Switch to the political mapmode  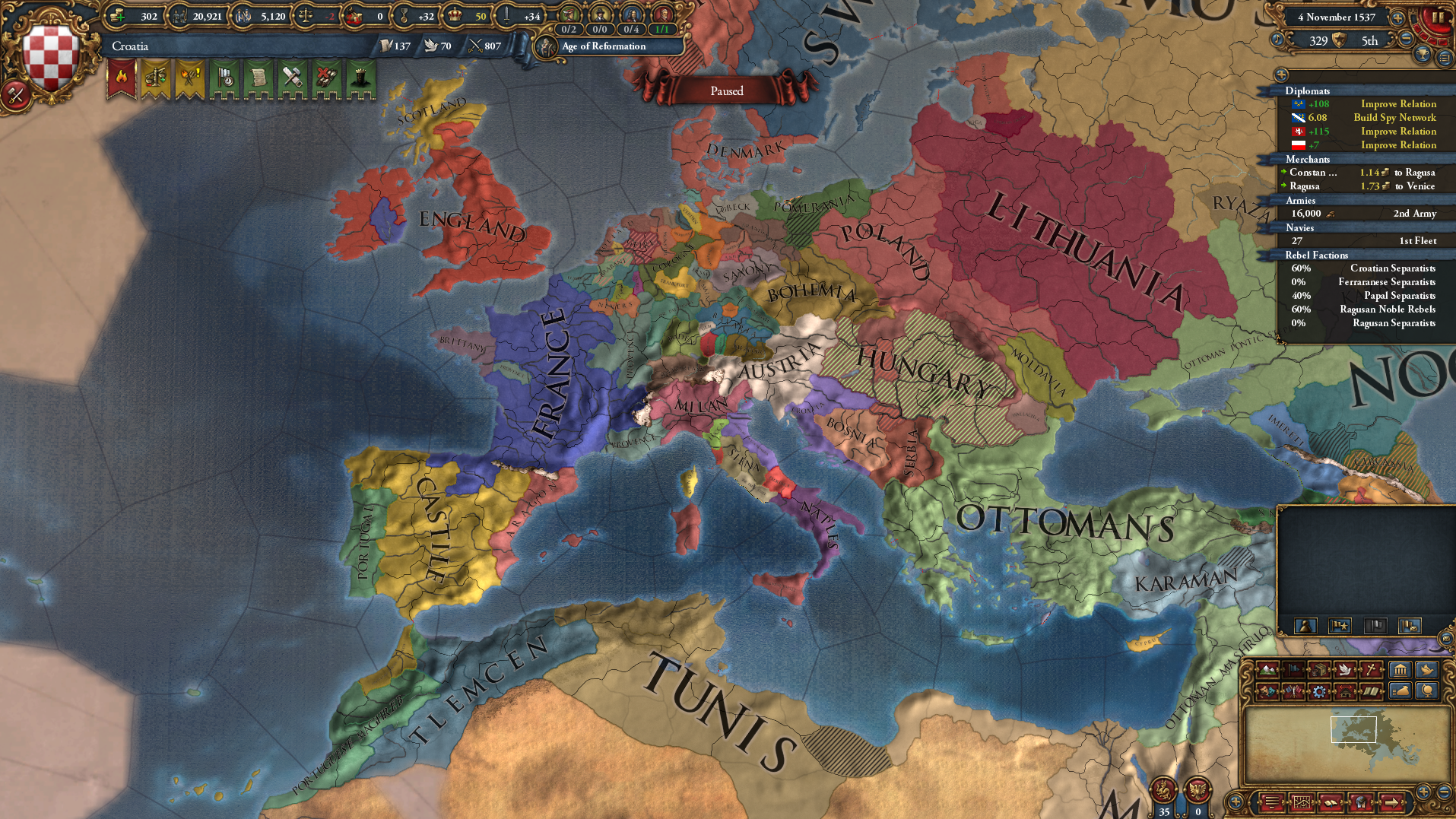pyautogui.click(x=1293, y=670)
